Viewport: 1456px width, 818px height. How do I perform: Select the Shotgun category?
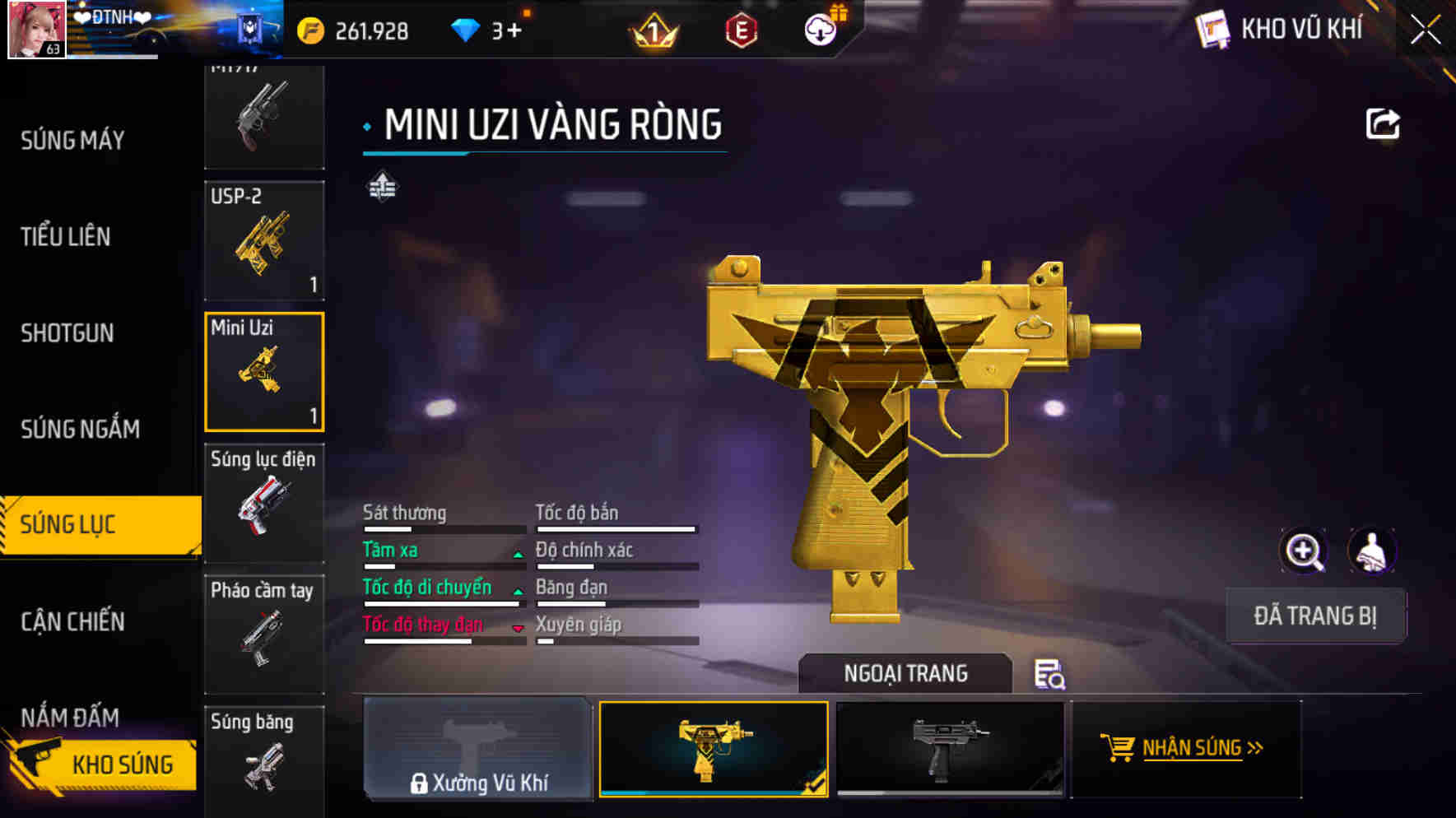[x=67, y=333]
